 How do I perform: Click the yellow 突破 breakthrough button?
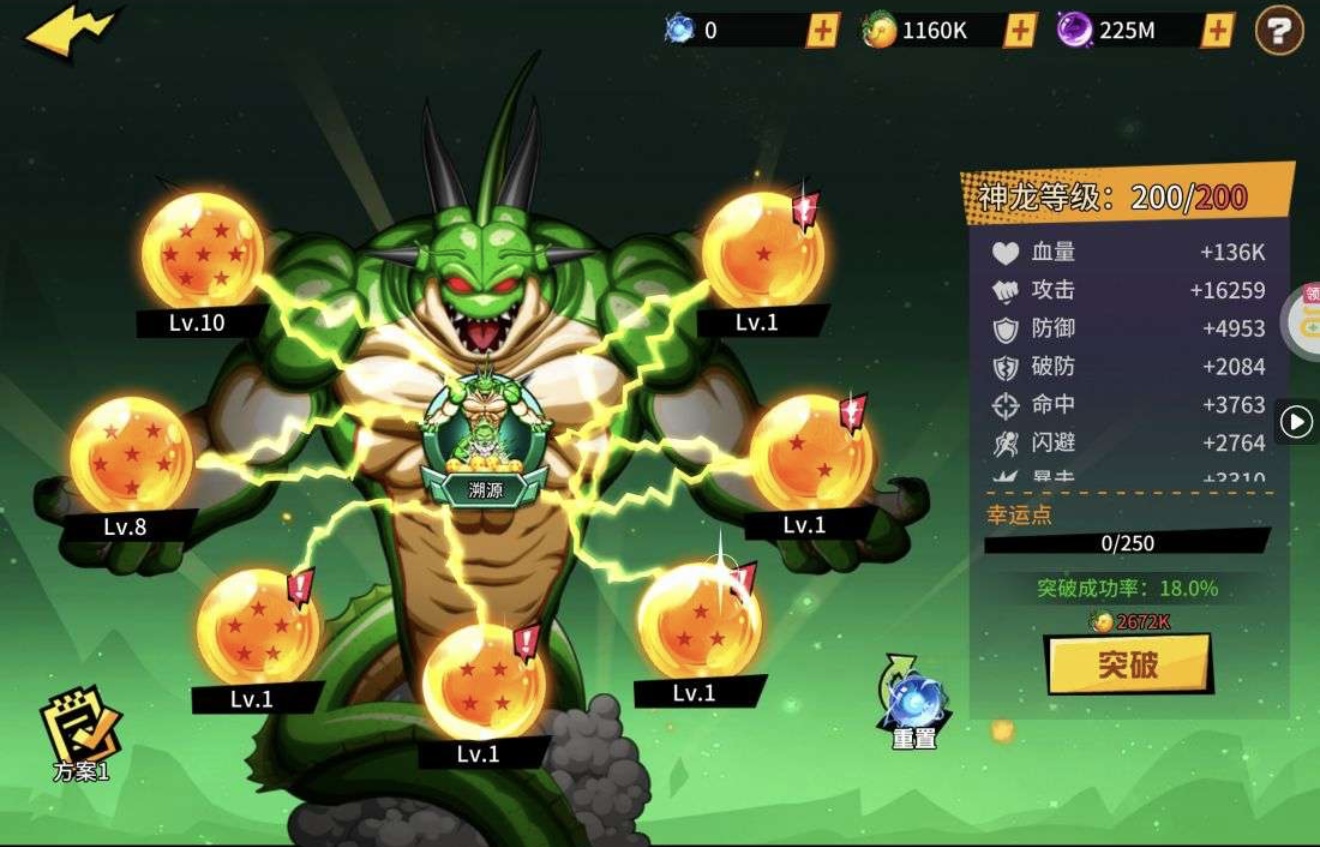click(1128, 664)
